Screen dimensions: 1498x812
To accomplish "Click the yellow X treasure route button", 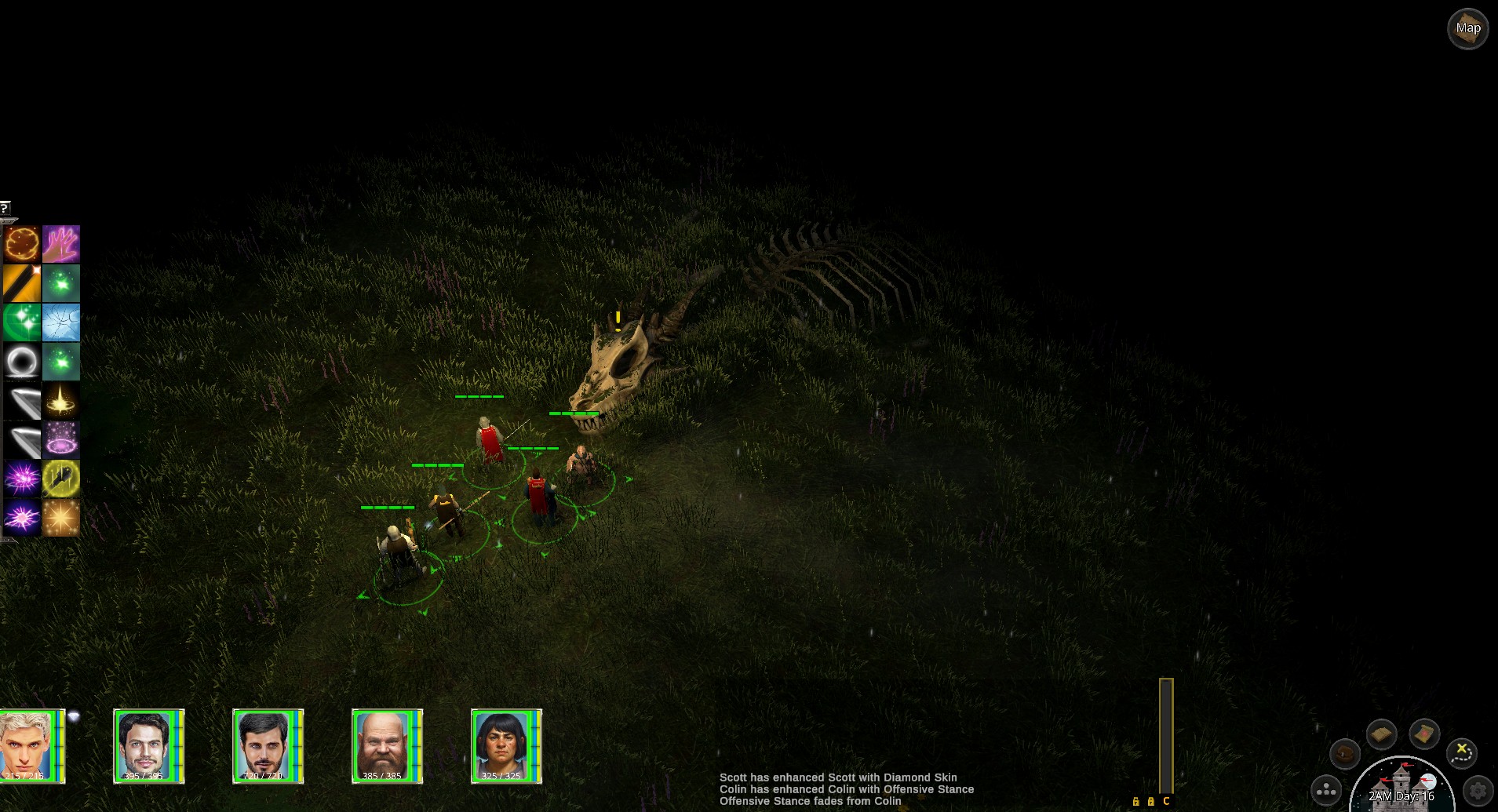I will click(x=1461, y=752).
